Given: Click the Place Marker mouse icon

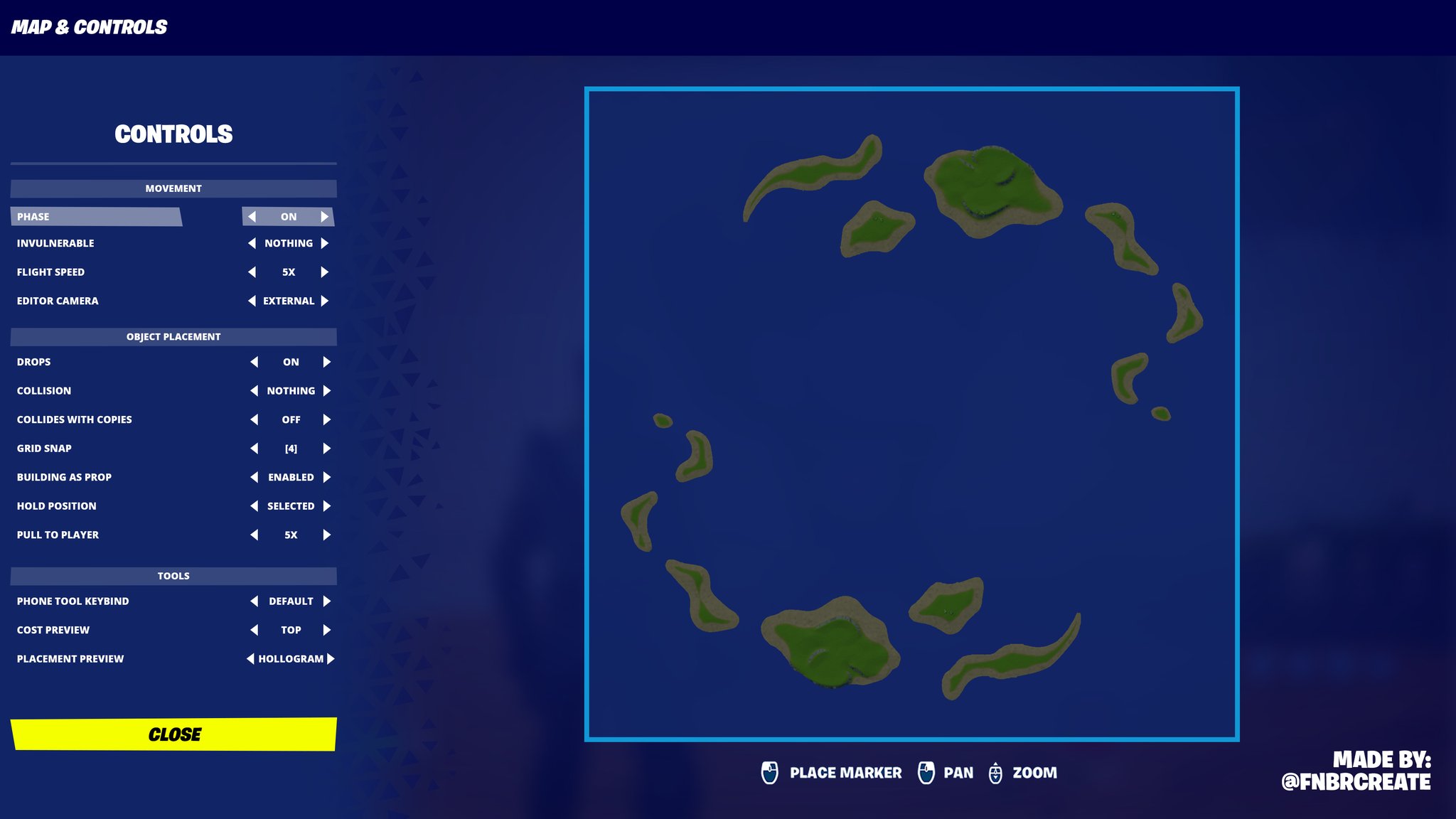Looking at the screenshot, I should tap(771, 773).
